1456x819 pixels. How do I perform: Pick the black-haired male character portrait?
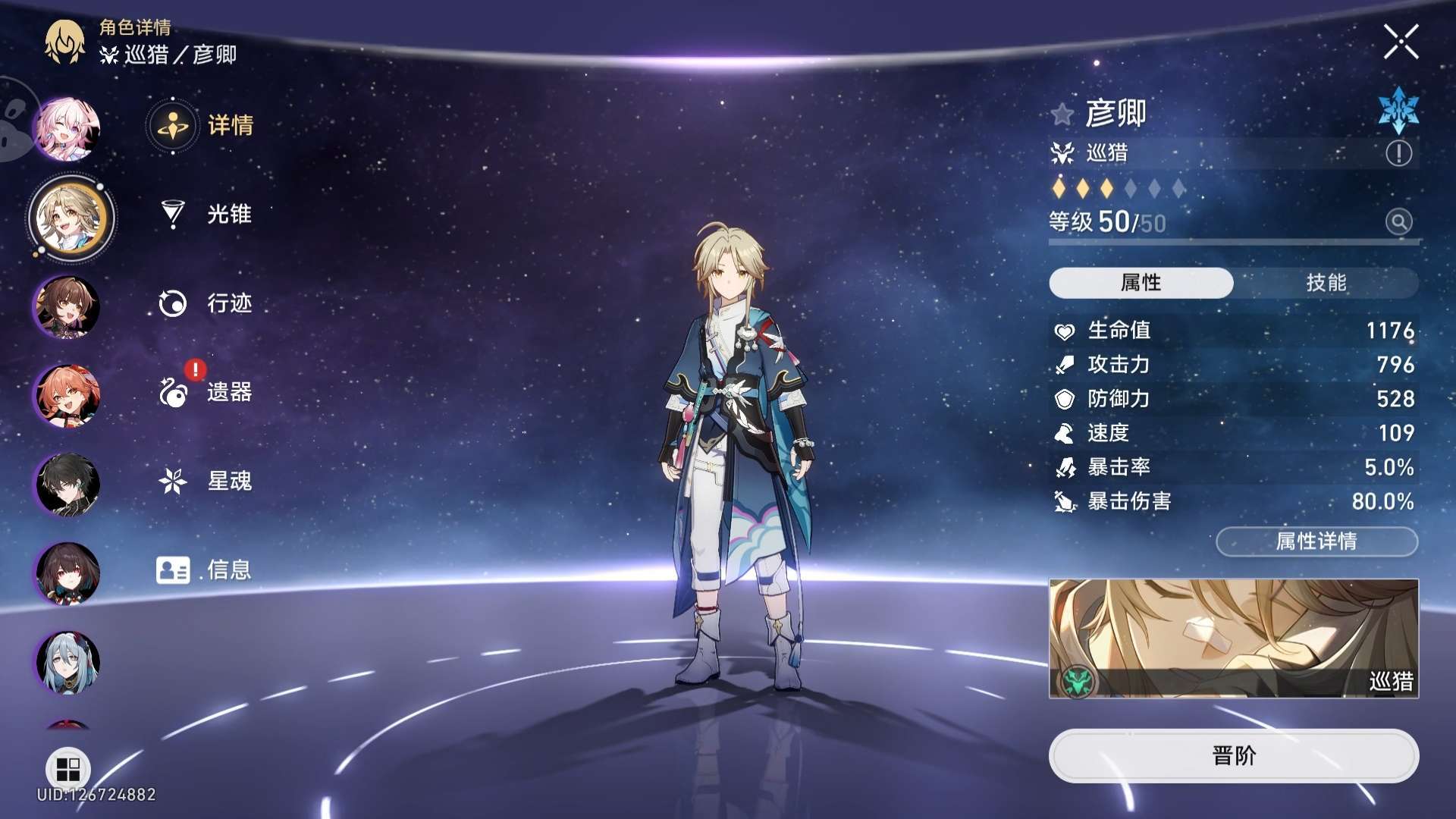tap(67, 485)
